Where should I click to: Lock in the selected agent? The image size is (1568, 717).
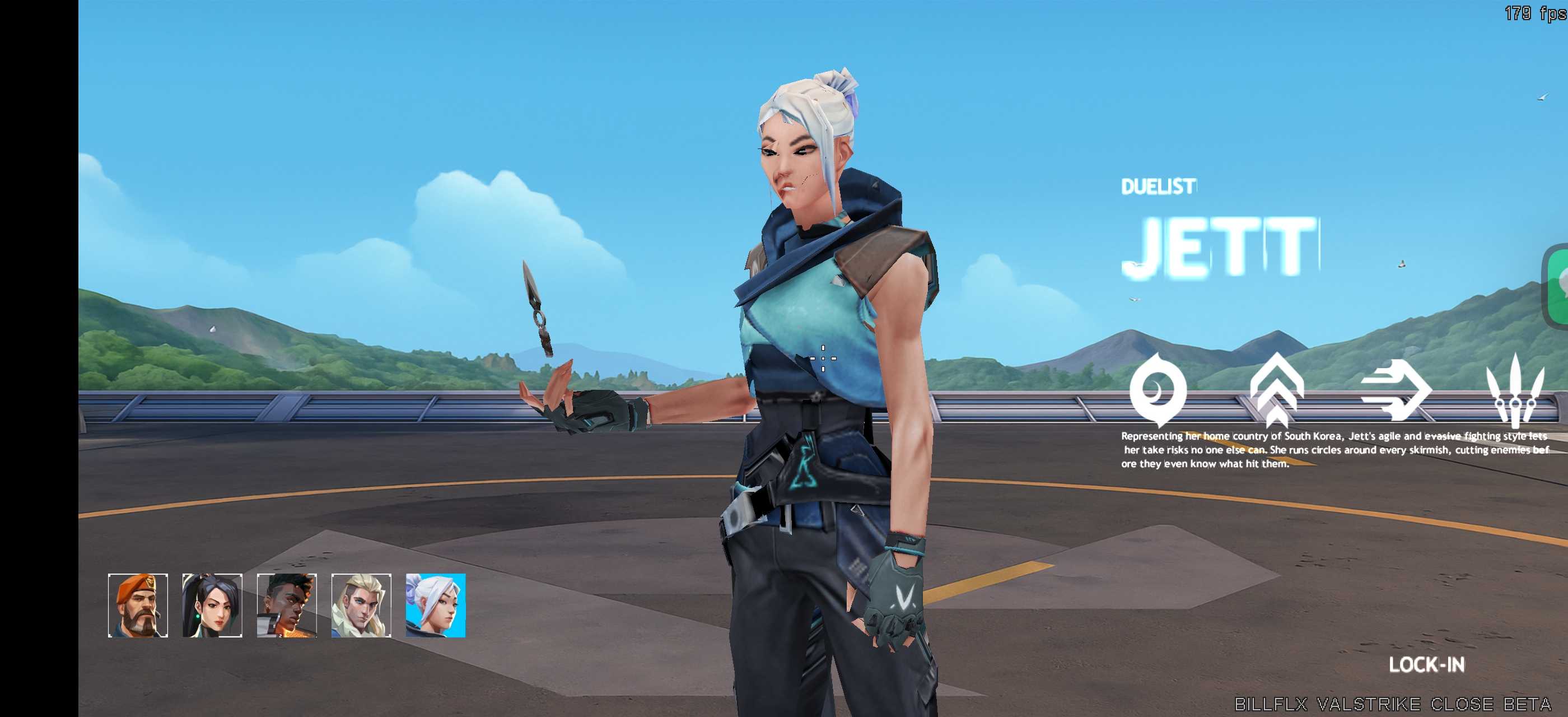click(1426, 664)
